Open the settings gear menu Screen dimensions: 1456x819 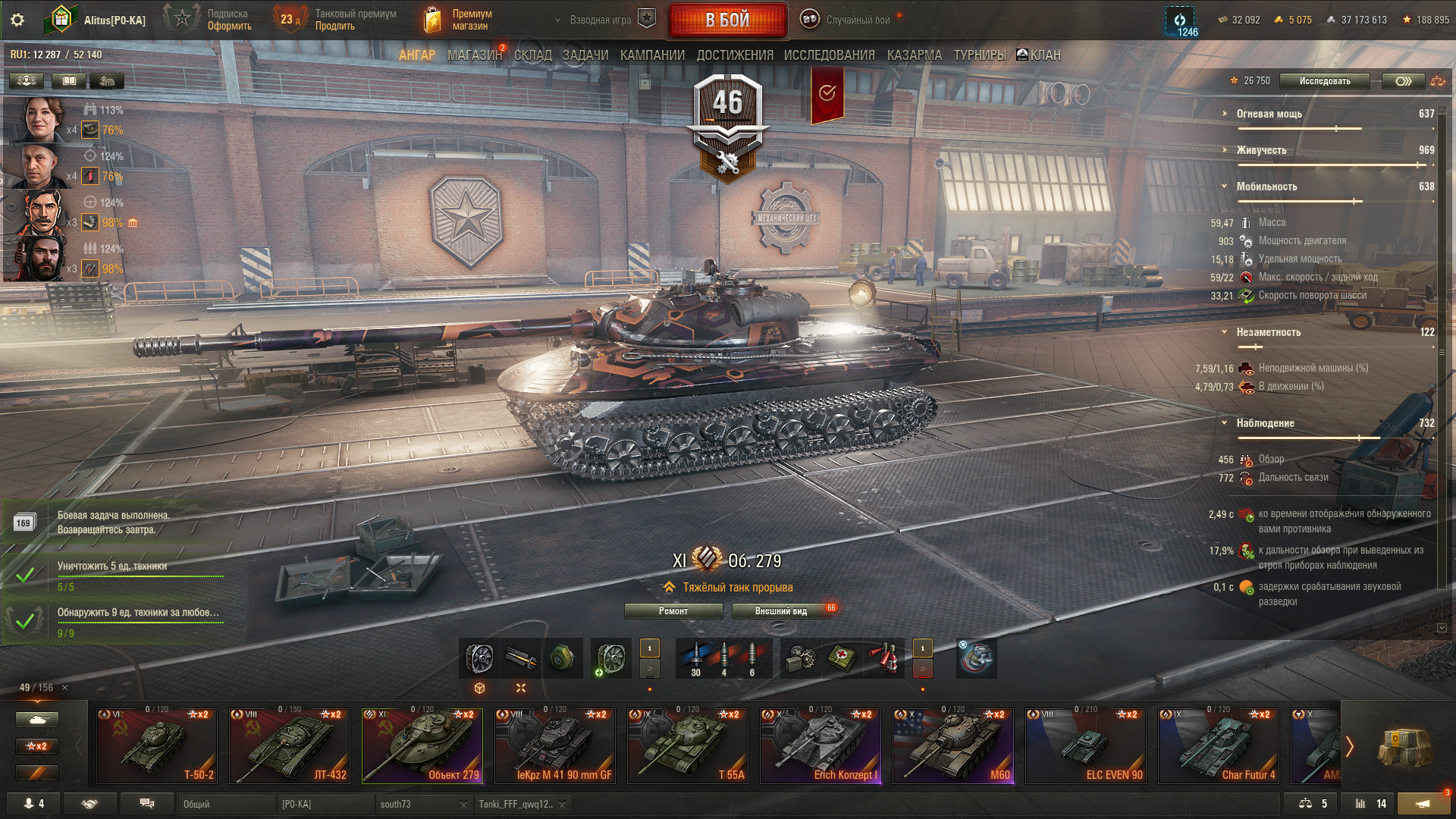pos(17,20)
